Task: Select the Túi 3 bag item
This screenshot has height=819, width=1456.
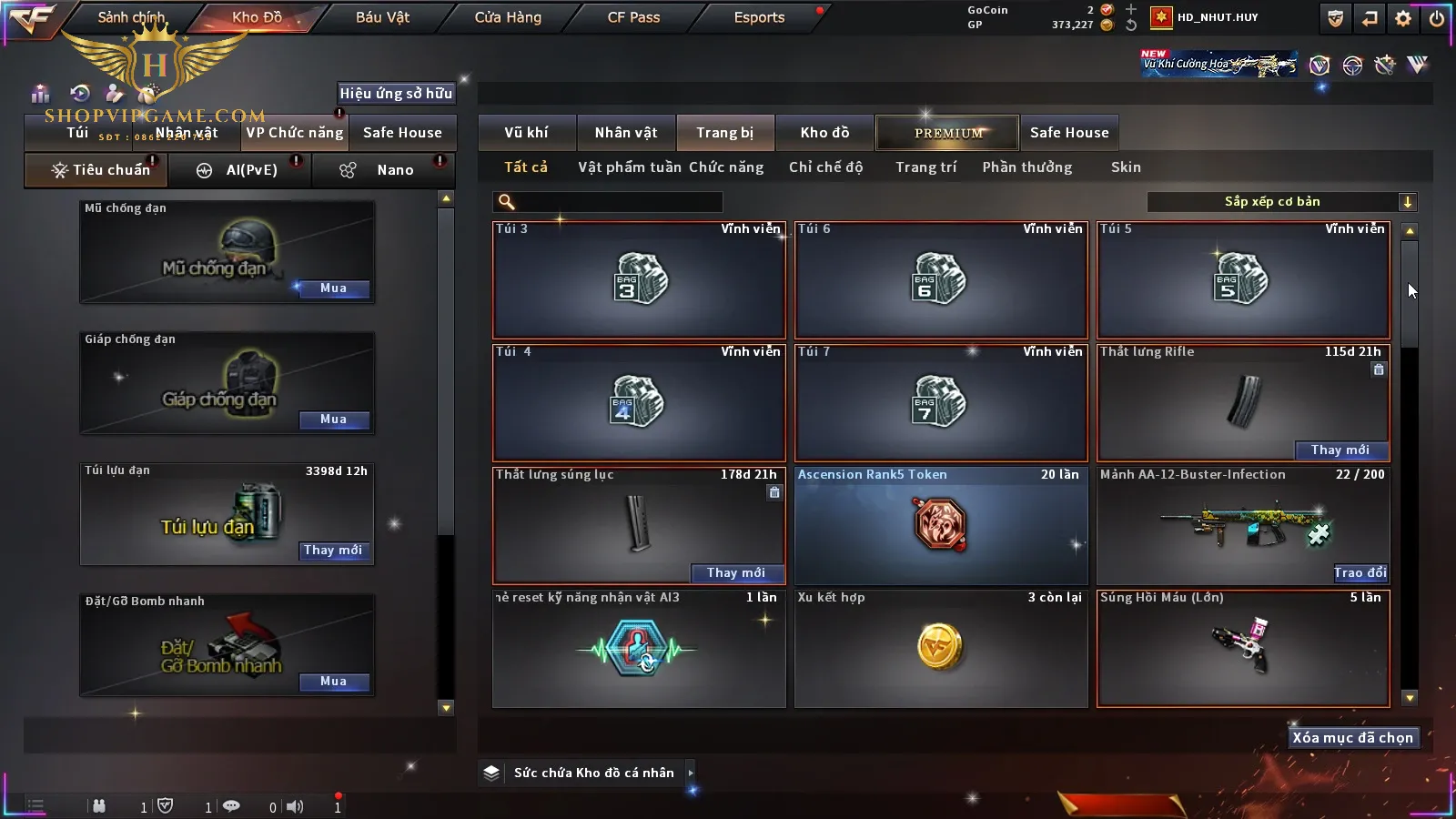Action: pyautogui.click(x=639, y=279)
